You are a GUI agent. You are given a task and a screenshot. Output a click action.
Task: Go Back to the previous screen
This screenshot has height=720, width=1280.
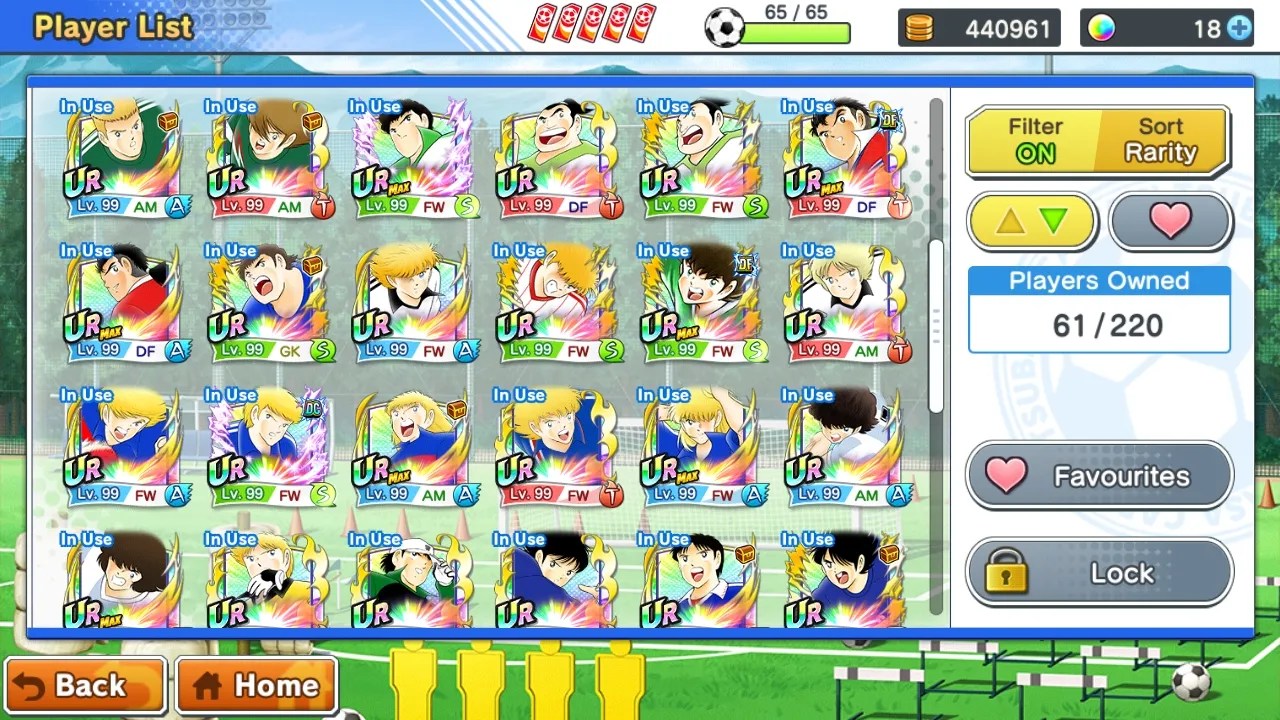(x=84, y=686)
